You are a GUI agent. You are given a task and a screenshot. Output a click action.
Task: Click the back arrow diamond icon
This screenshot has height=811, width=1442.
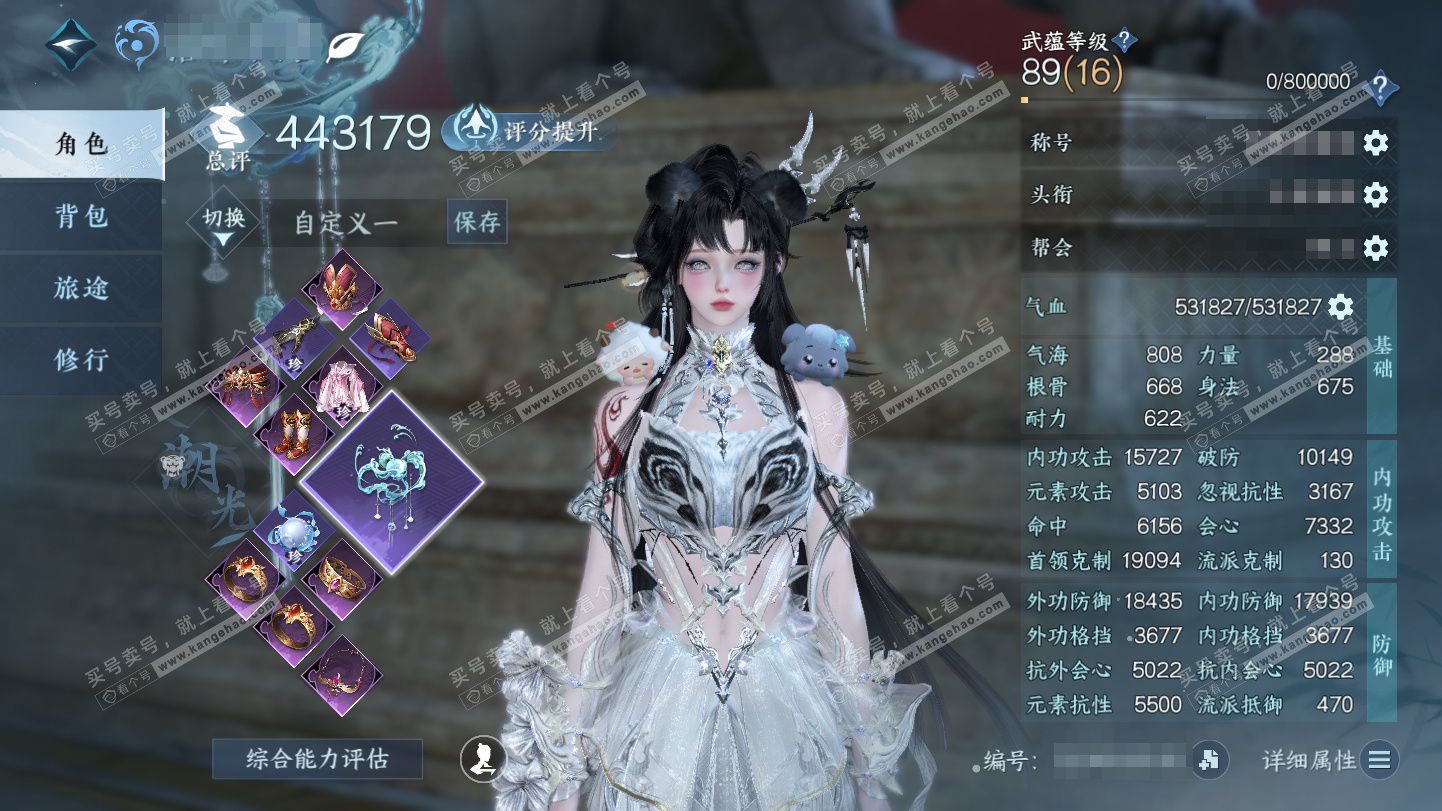click(71, 43)
